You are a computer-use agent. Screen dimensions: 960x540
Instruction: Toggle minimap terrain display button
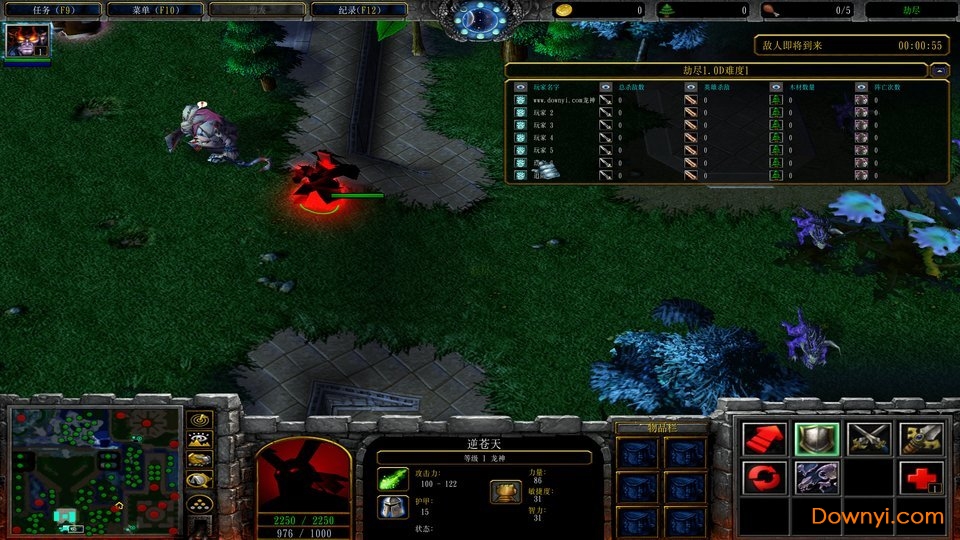pyautogui.click(x=200, y=439)
